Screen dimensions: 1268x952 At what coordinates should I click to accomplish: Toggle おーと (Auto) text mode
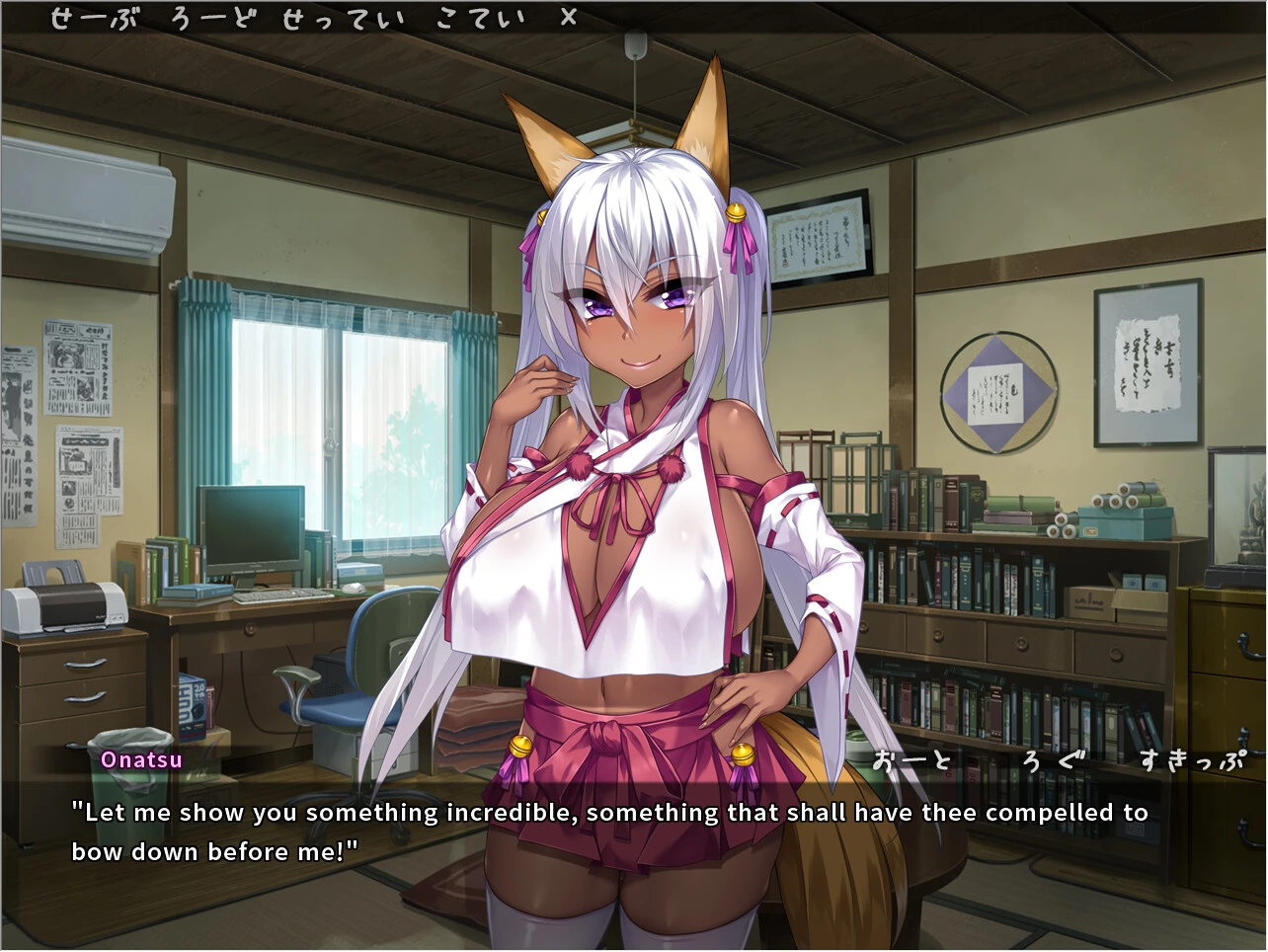[x=913, y=760]
